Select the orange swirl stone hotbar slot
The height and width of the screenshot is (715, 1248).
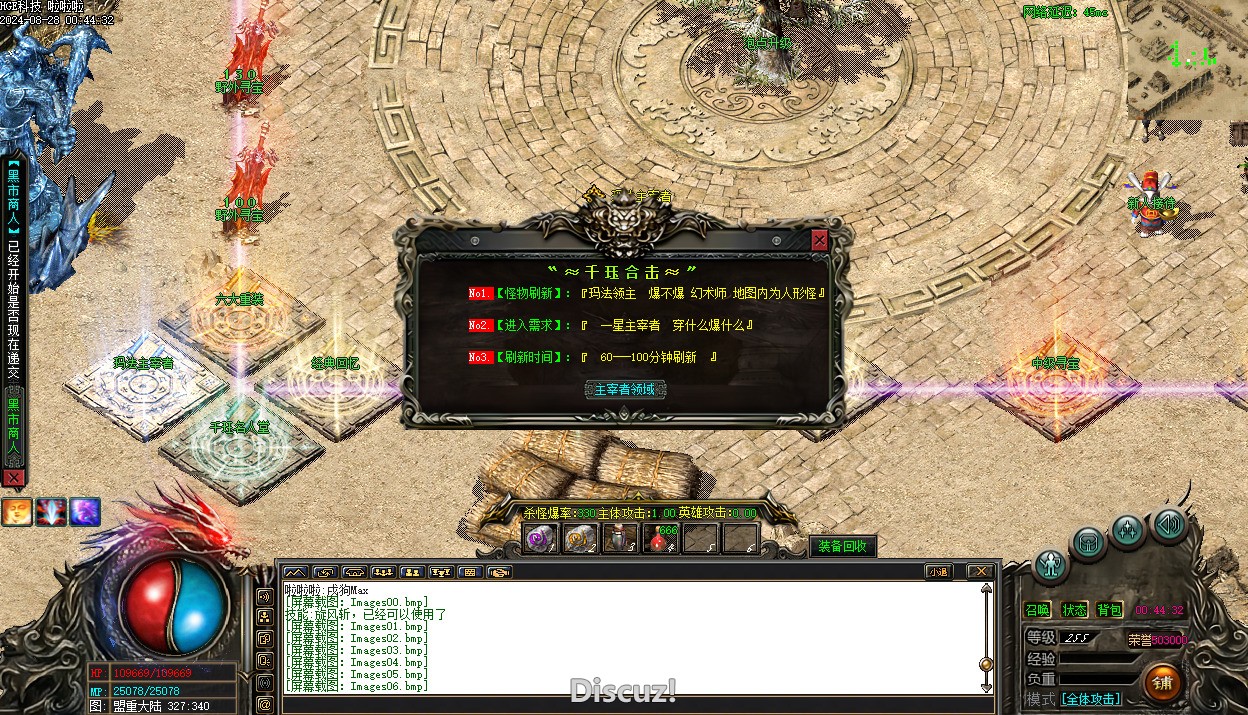[581, 539]
